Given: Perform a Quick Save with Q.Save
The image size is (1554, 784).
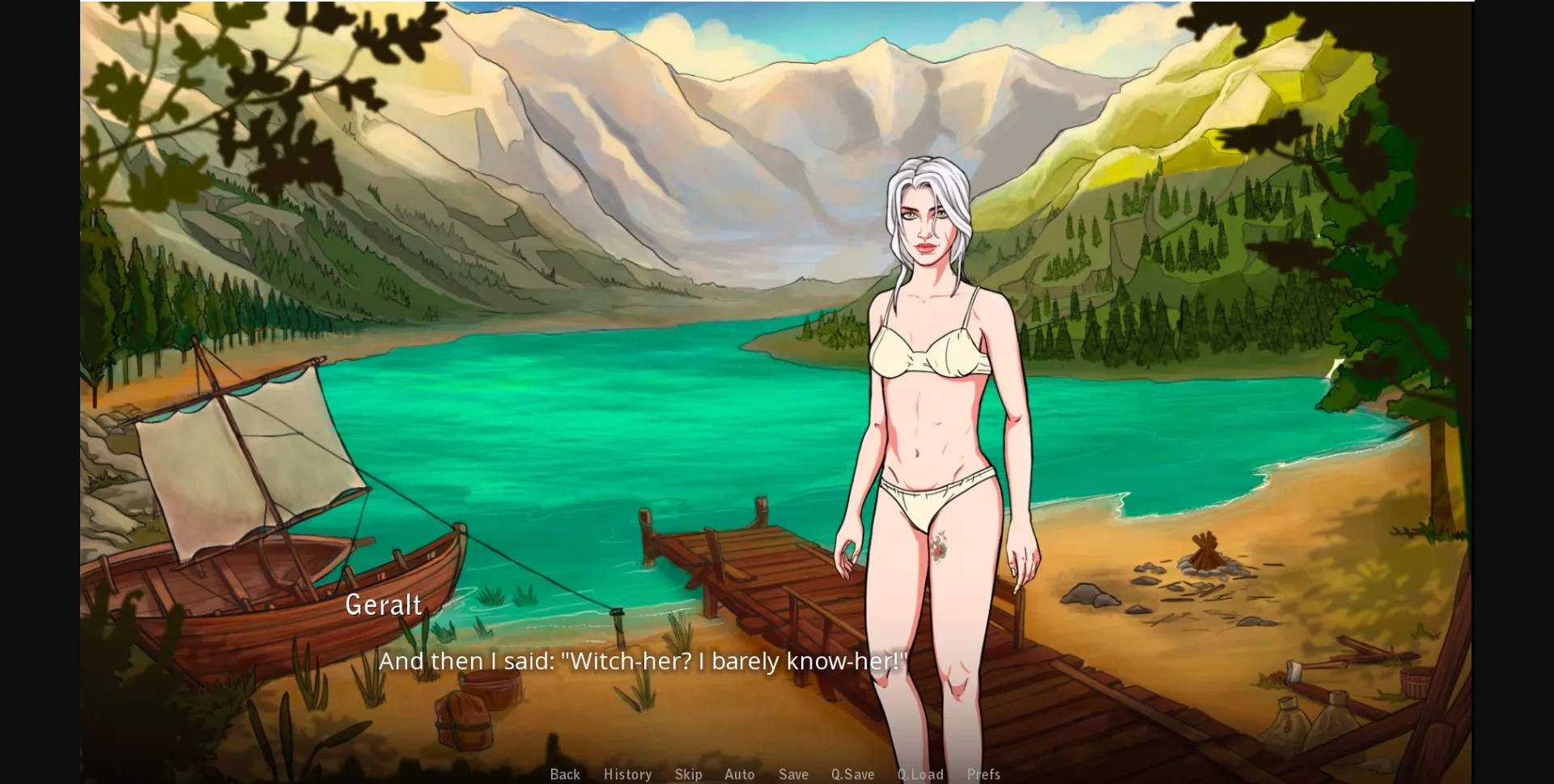Looking at the screenshot, I should click(853, 774).
